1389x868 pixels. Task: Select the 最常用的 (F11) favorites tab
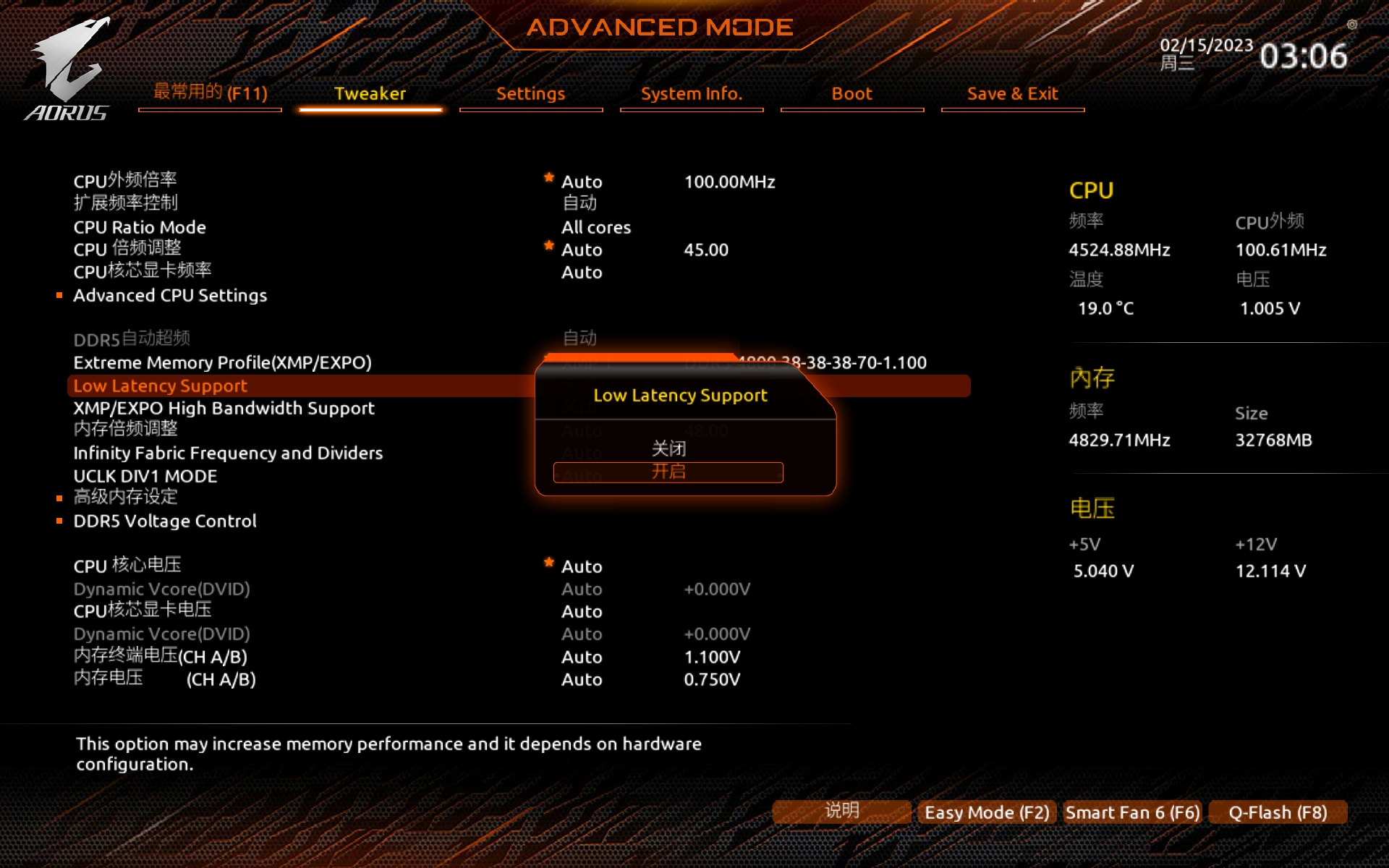tap(210, 93)
